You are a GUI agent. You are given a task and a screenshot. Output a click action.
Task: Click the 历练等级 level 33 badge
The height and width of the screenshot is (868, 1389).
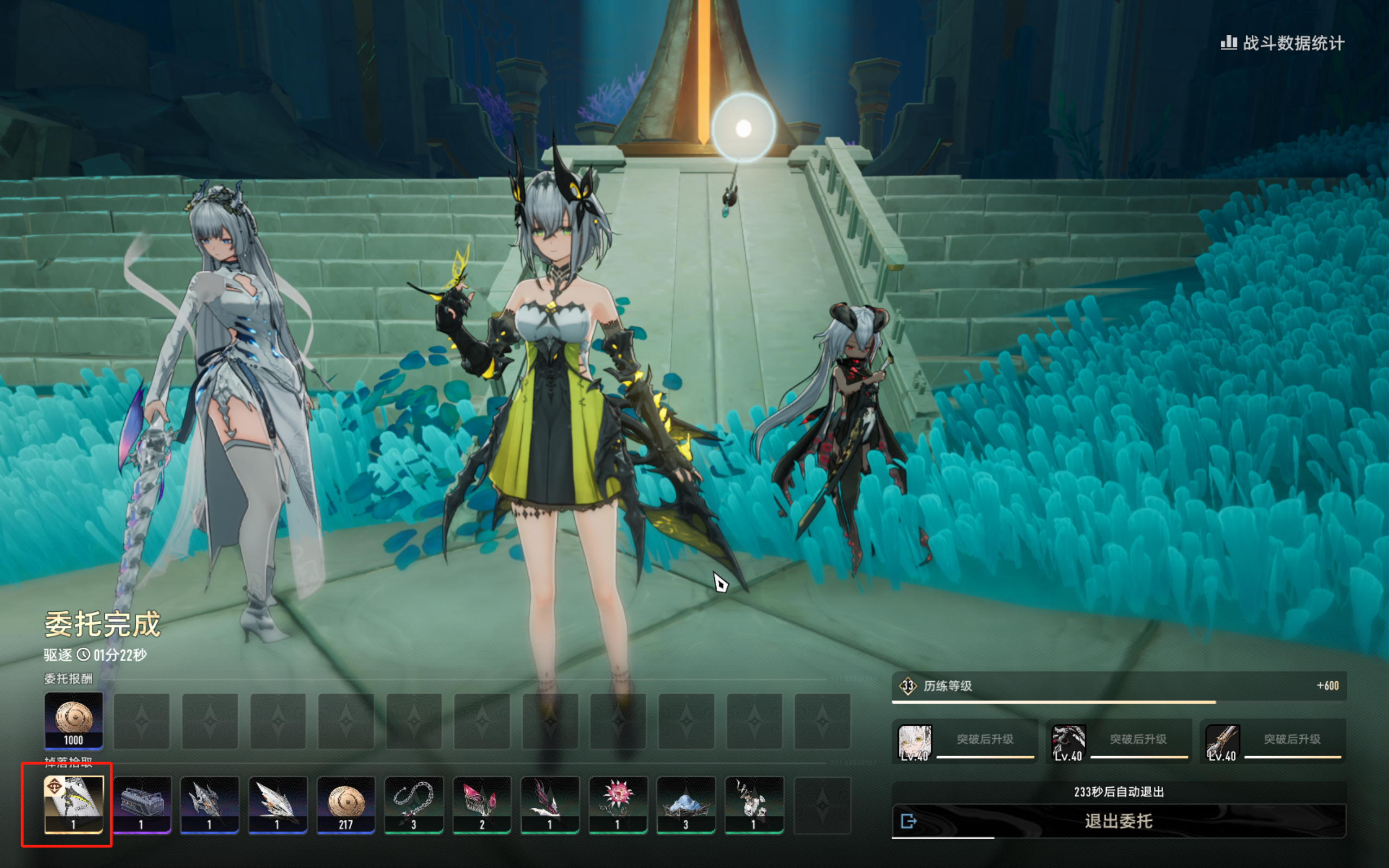[x=908, y=686]
